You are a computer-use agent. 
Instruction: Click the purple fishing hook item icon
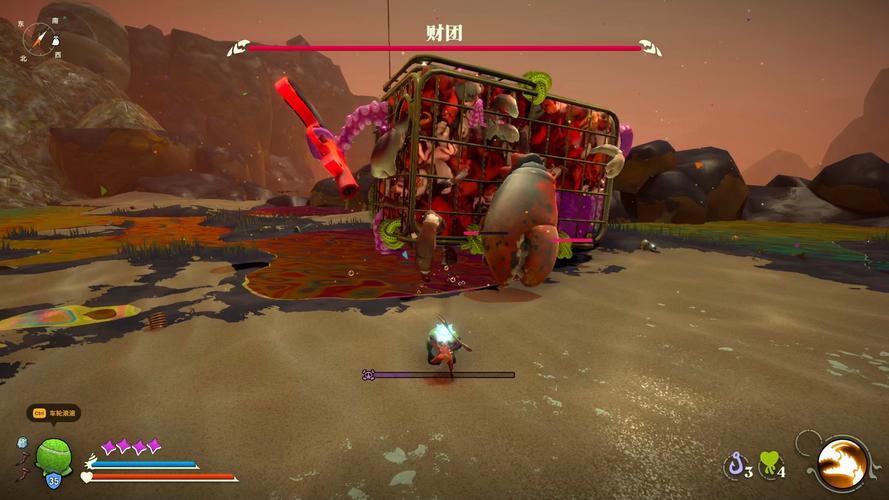point(736,464)
